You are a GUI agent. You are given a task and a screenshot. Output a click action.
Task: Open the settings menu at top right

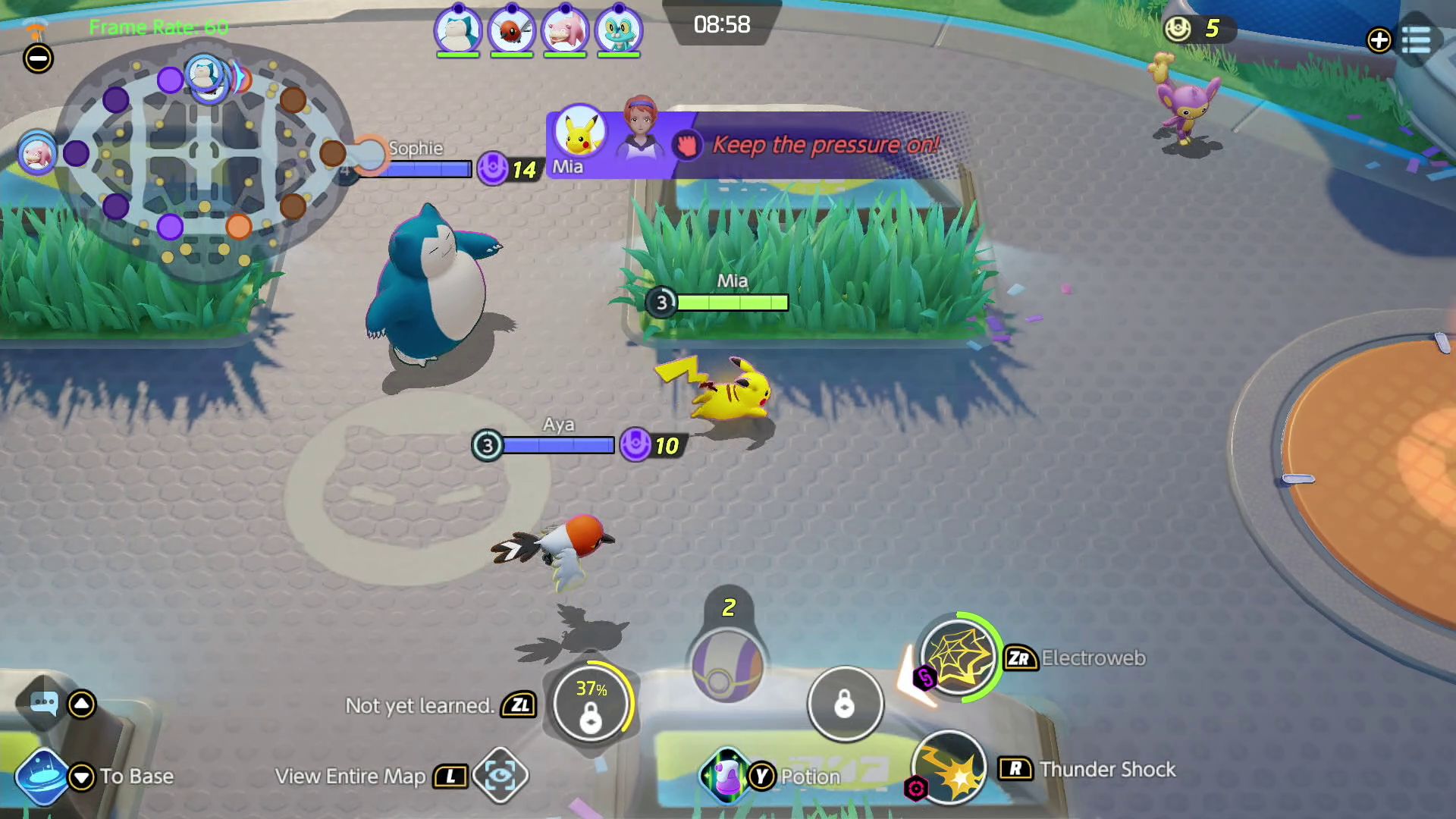tap(1417, 39)
